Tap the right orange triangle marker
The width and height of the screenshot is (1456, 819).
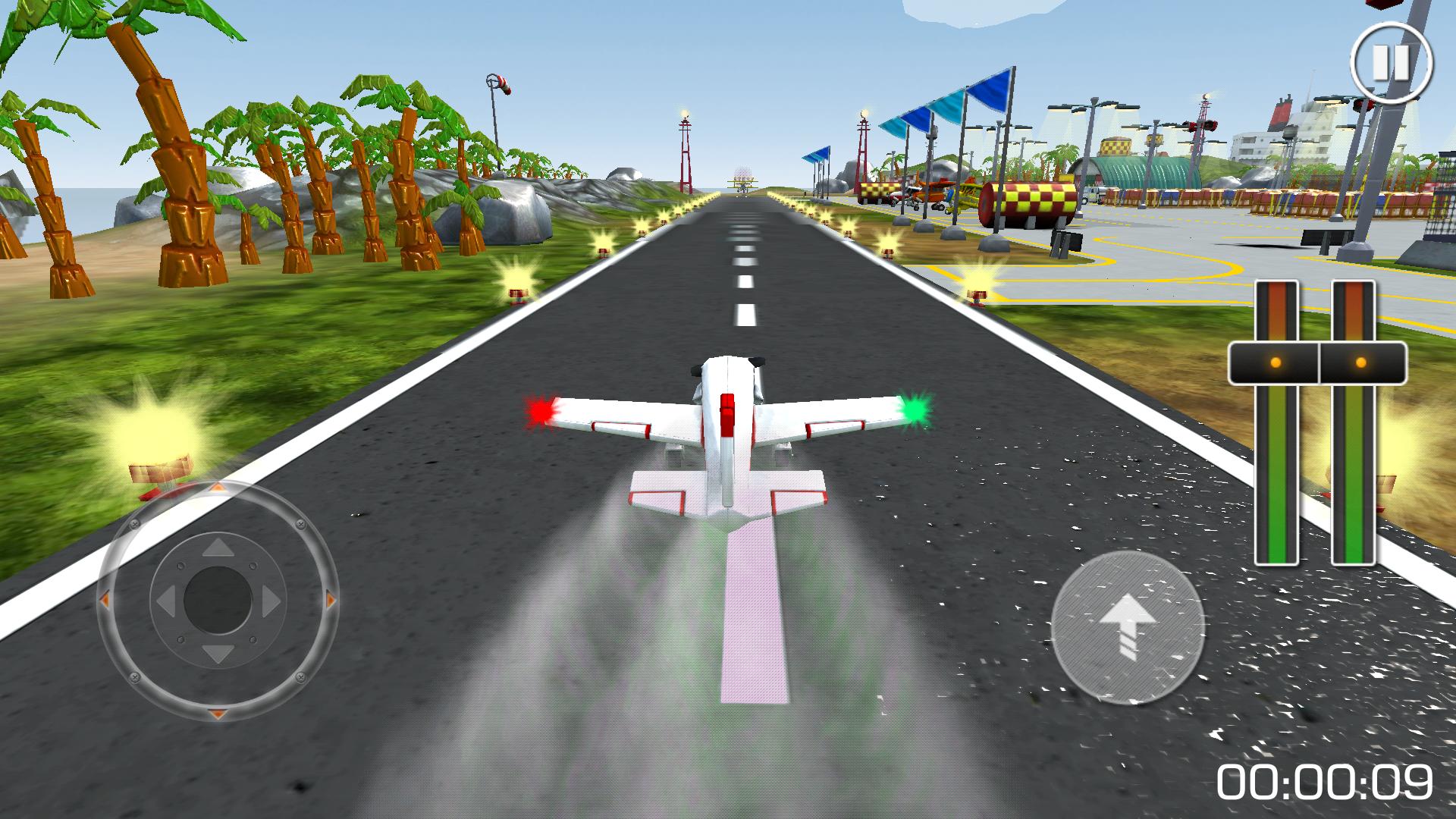point(331,598)
